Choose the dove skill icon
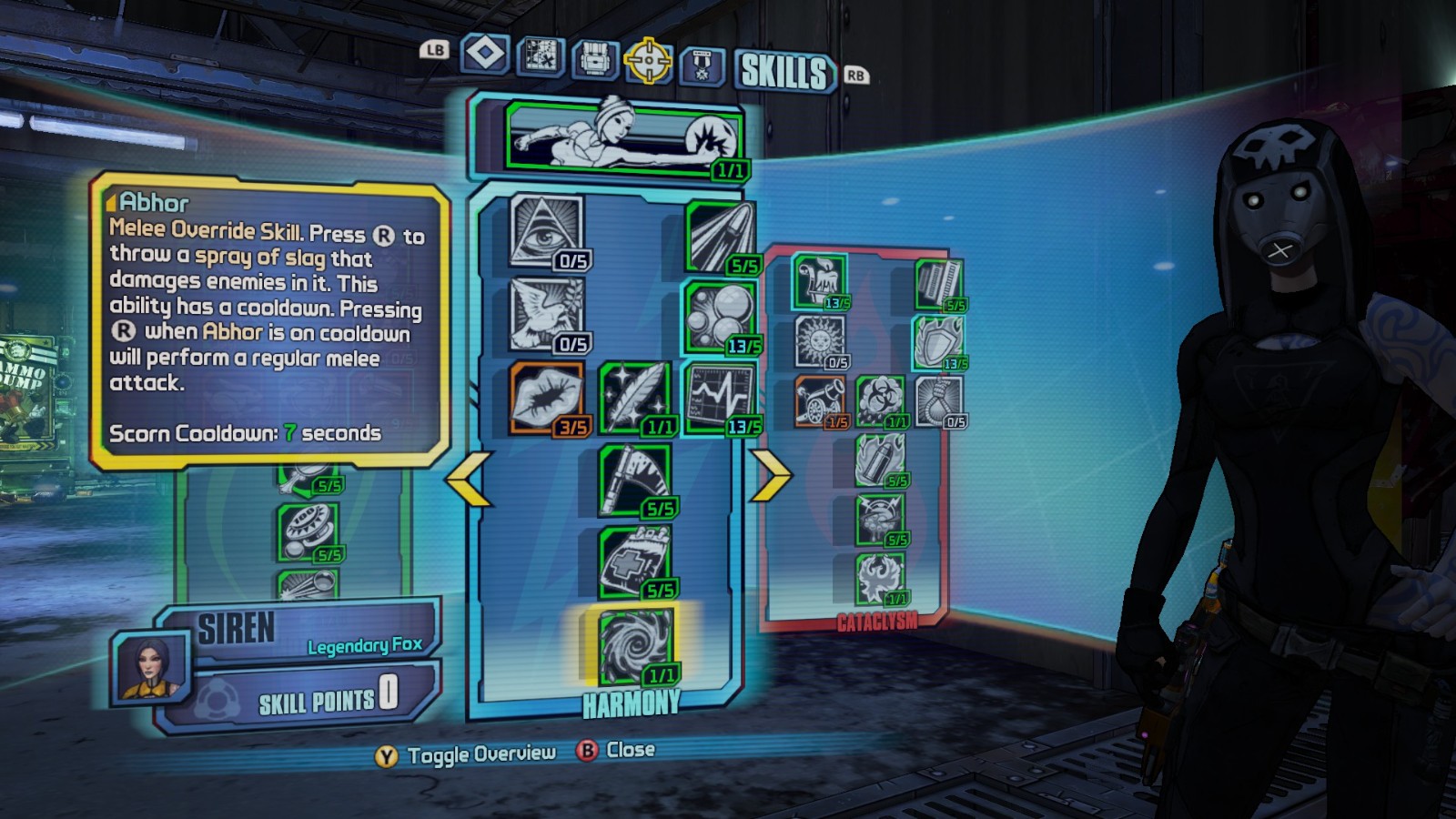This screenshot has height=819, width=1456. 546,314
